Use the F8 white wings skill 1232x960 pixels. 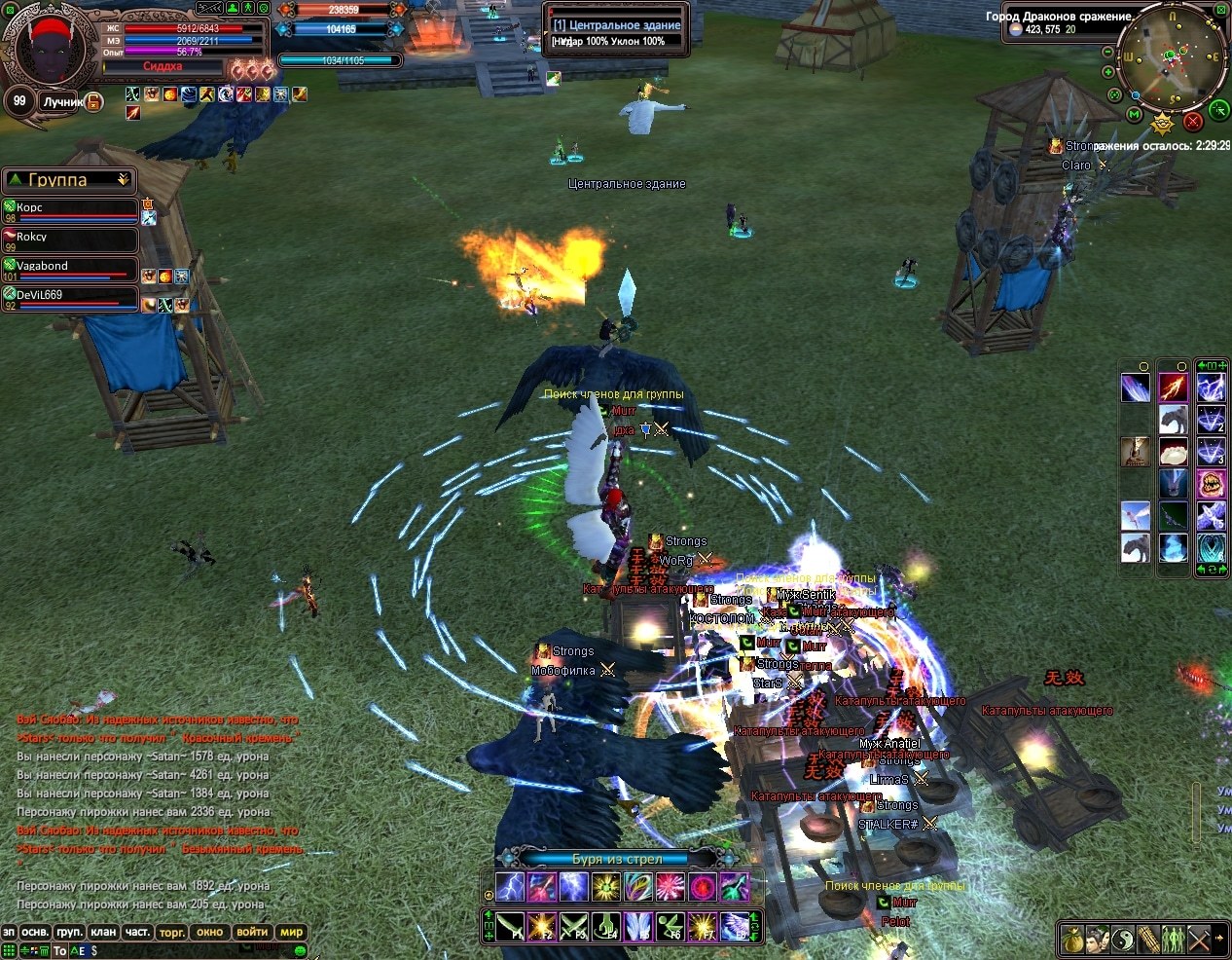click(x=735, y=926)
